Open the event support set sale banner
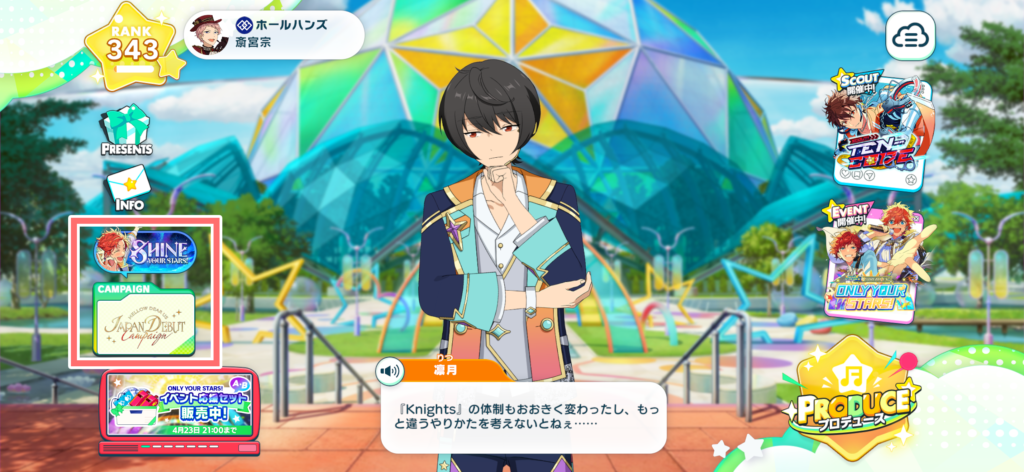Viewport: 1024px width, 472px height. [x=180, y=409]
